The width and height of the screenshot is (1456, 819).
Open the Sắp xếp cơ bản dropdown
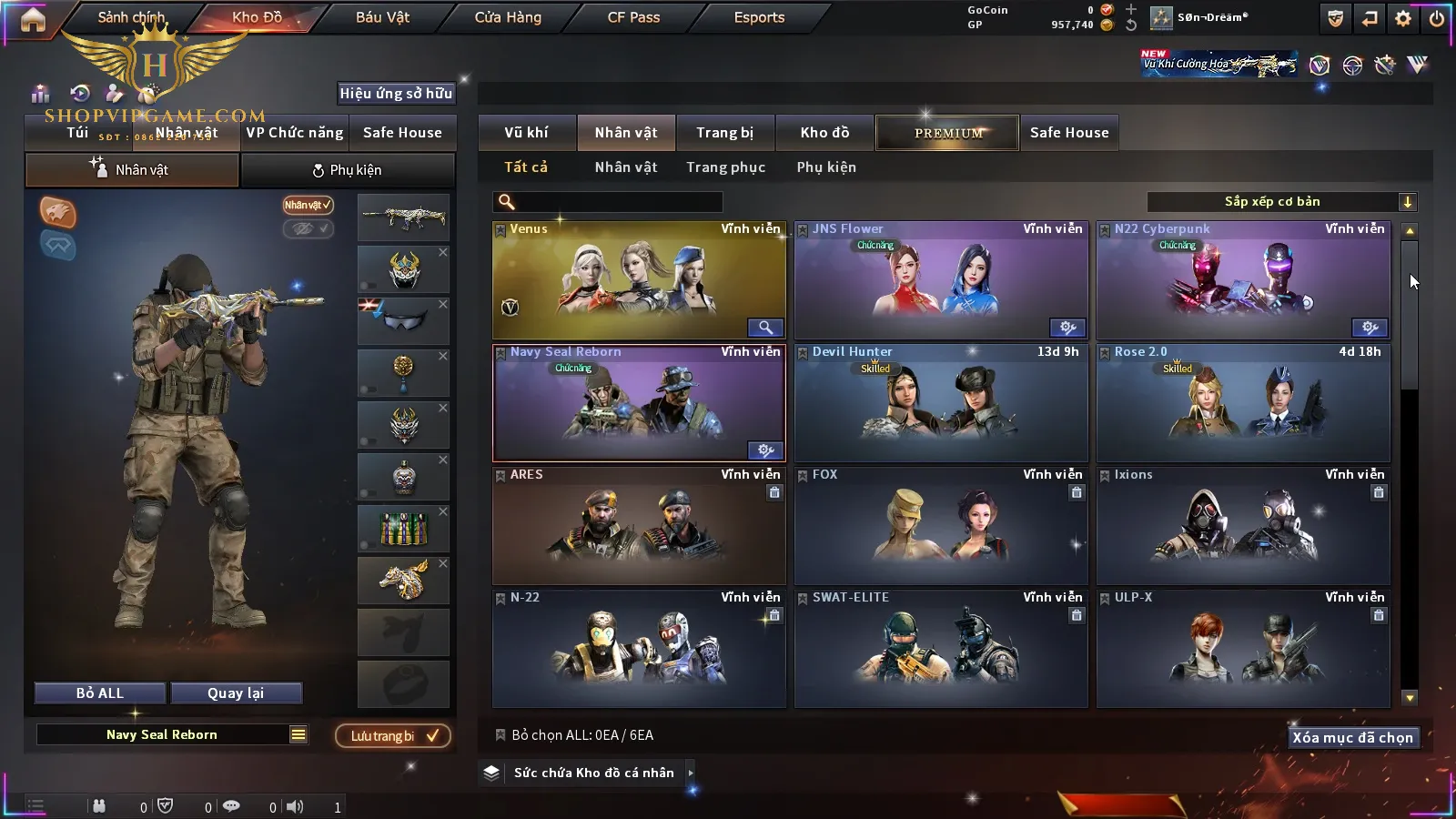click(x=1281, y=202)
